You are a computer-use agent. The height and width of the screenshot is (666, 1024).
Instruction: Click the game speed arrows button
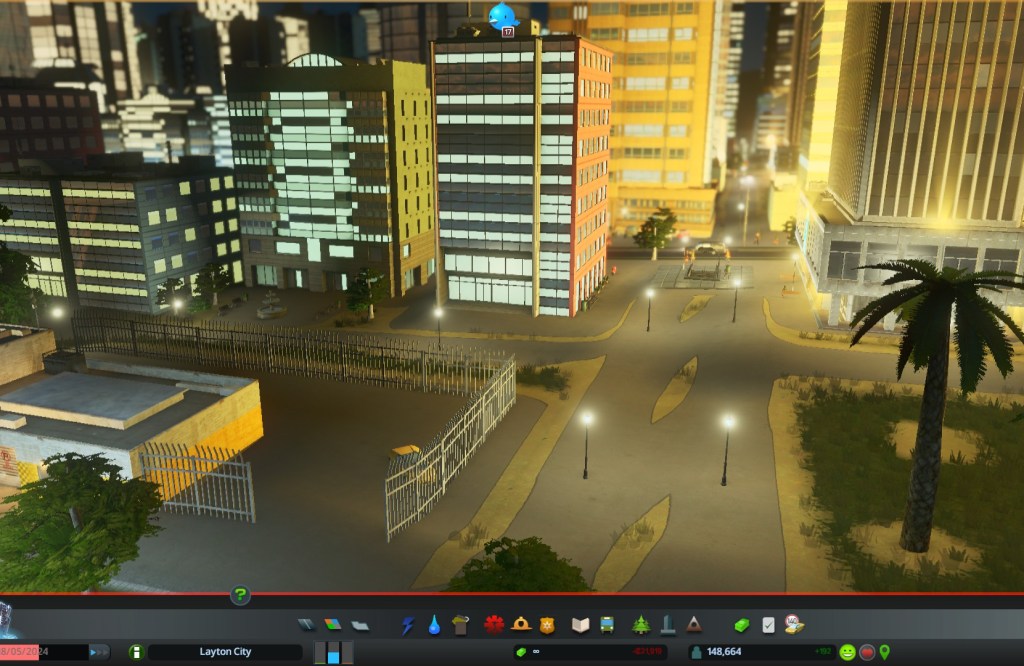tap(100, 652)
